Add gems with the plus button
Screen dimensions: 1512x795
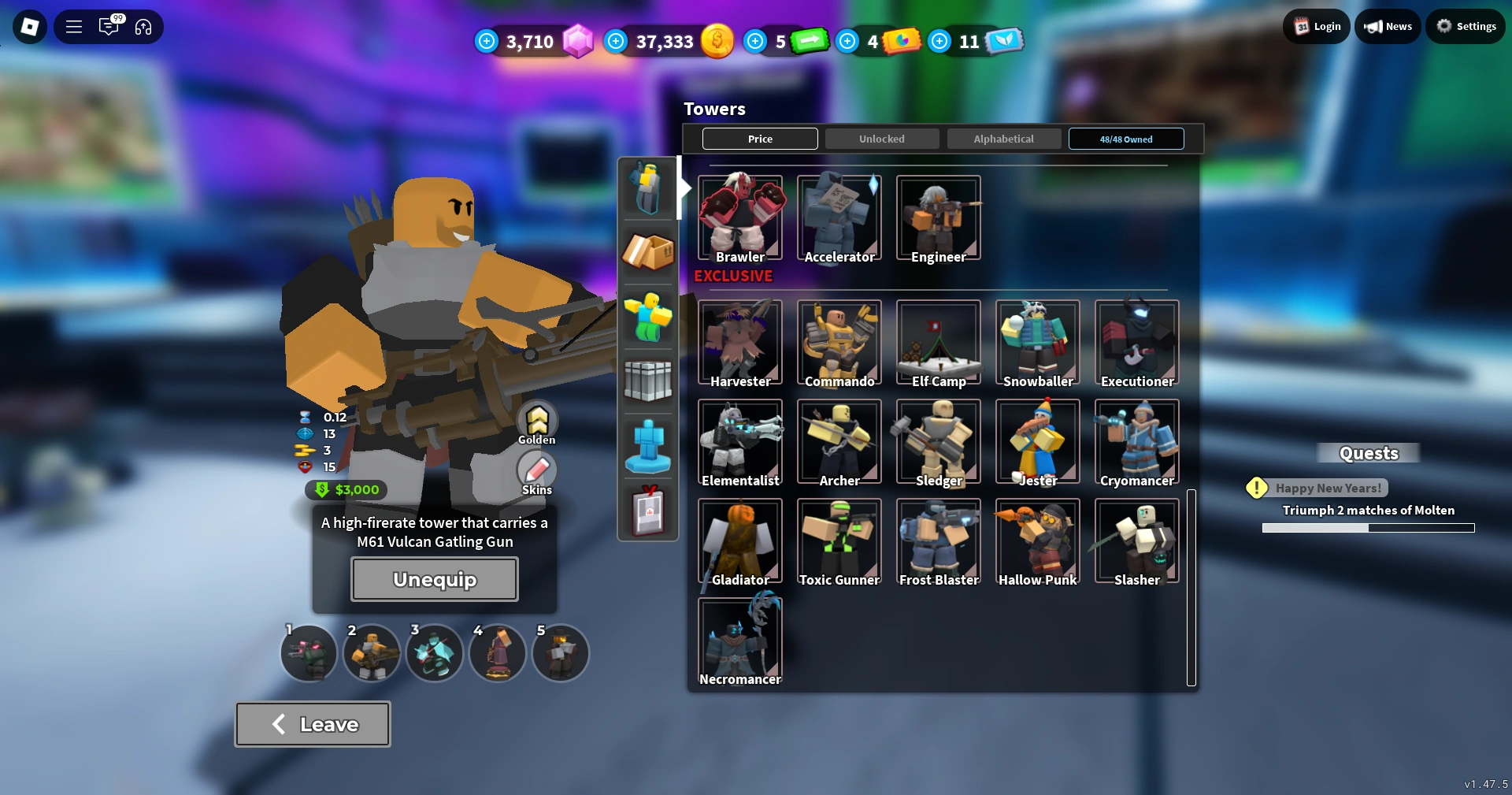pos(486,41)
